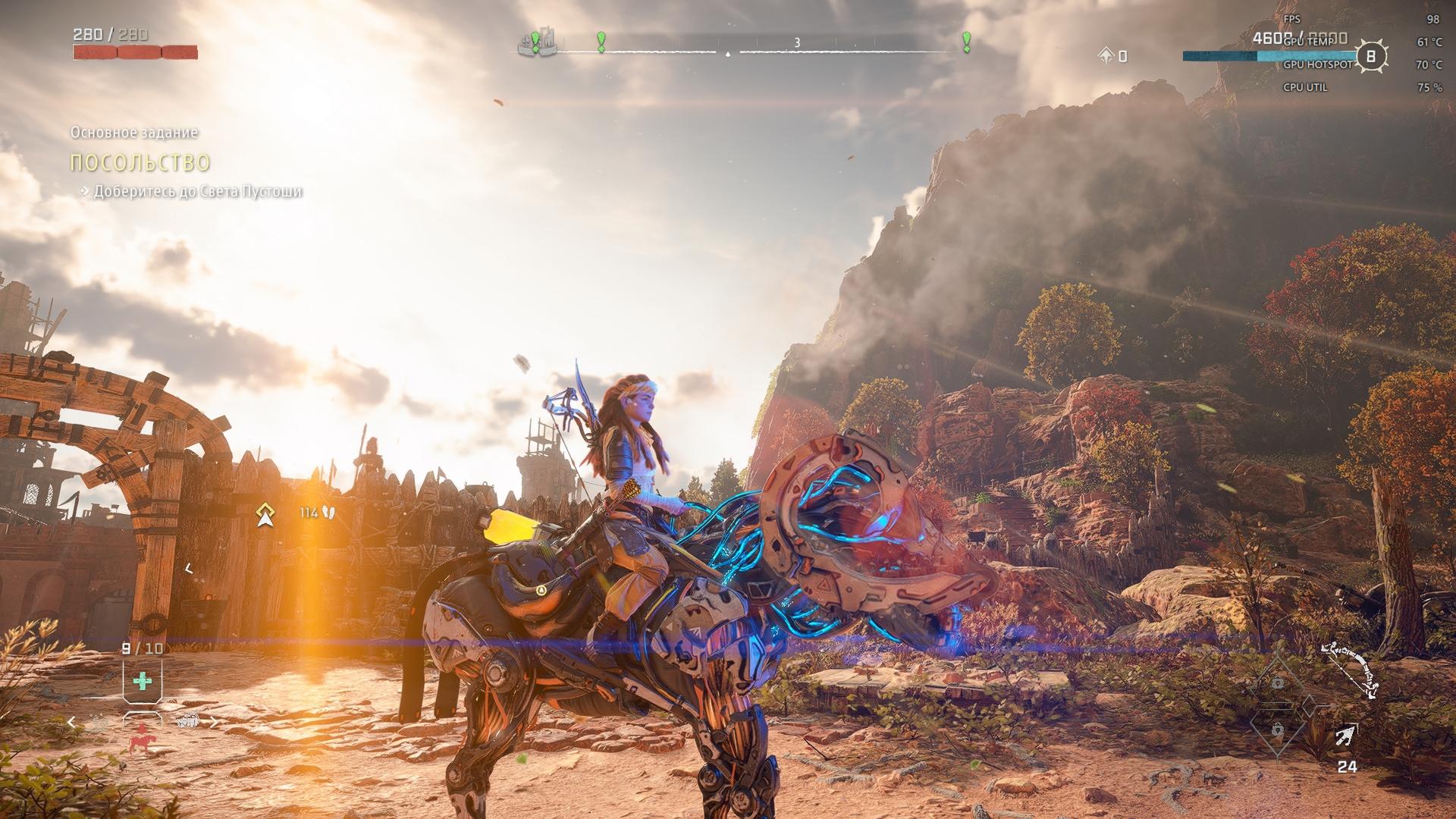The width and height of the screenshot is (1456, 819).
Task: Select the equipped bow weapon icon
Action: click(x=1351, y=670)
